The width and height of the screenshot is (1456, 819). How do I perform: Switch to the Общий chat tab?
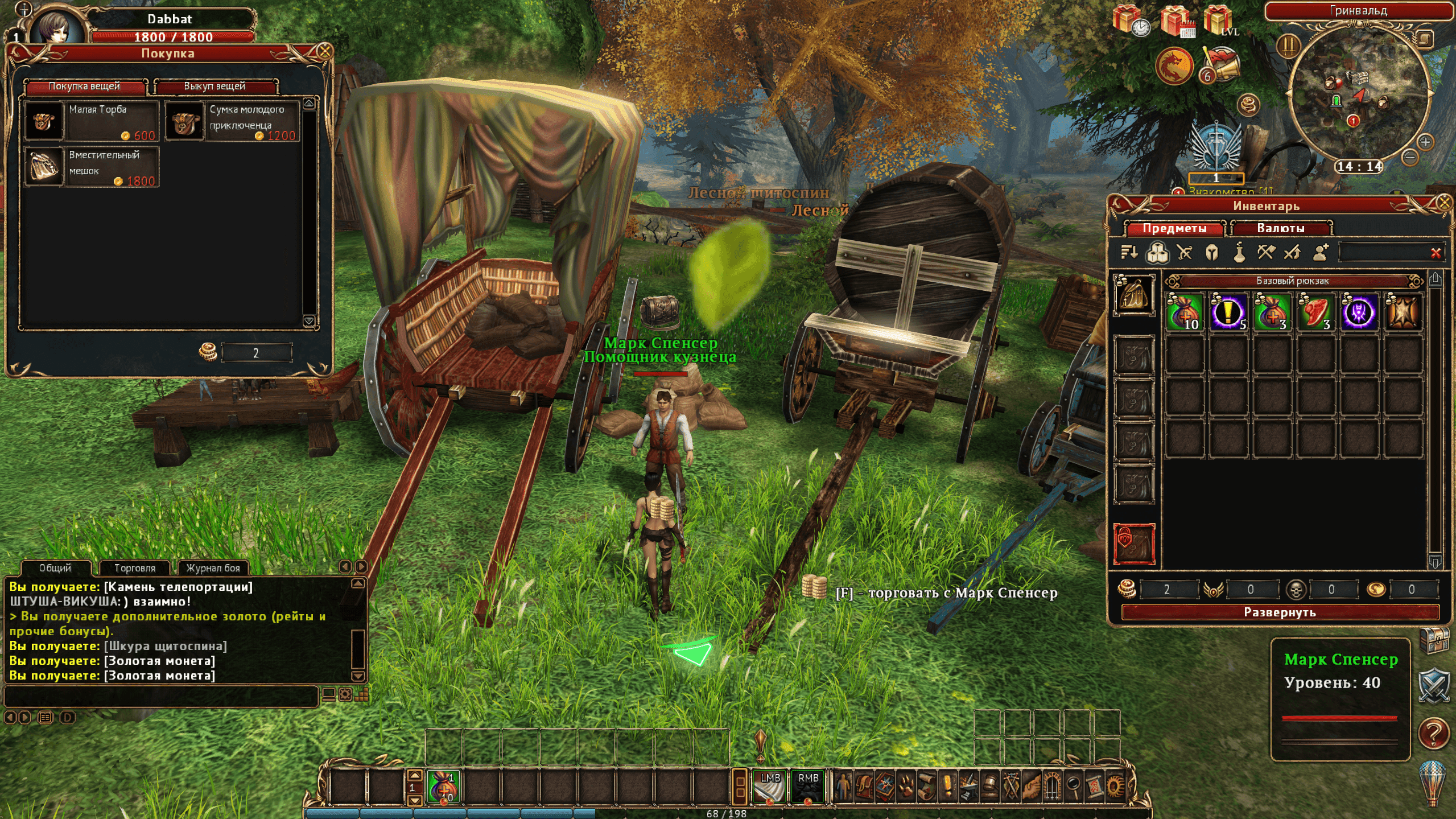click(x=55, y=568)
